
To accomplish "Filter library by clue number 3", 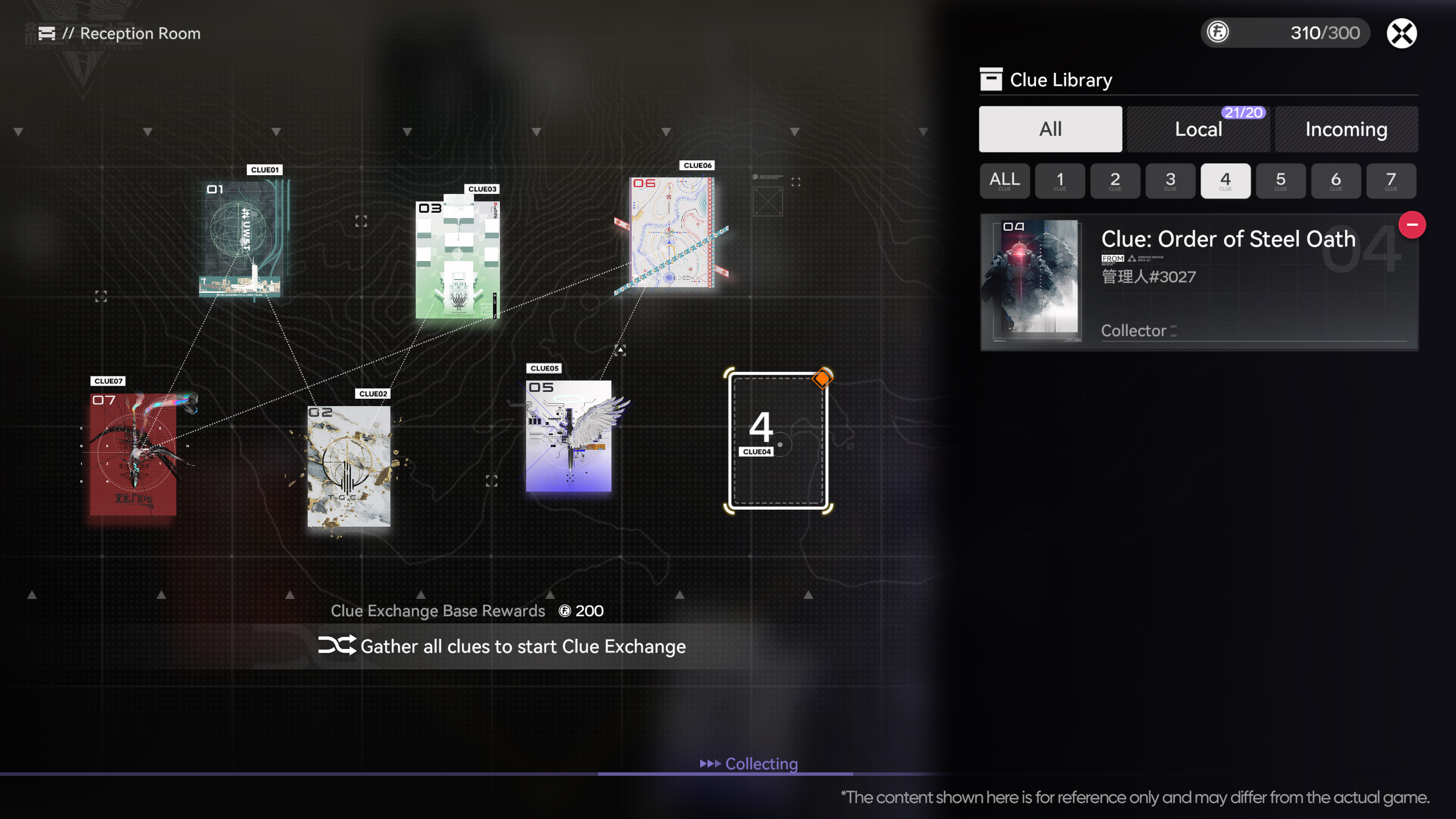I will click(x=1170, y=181).
